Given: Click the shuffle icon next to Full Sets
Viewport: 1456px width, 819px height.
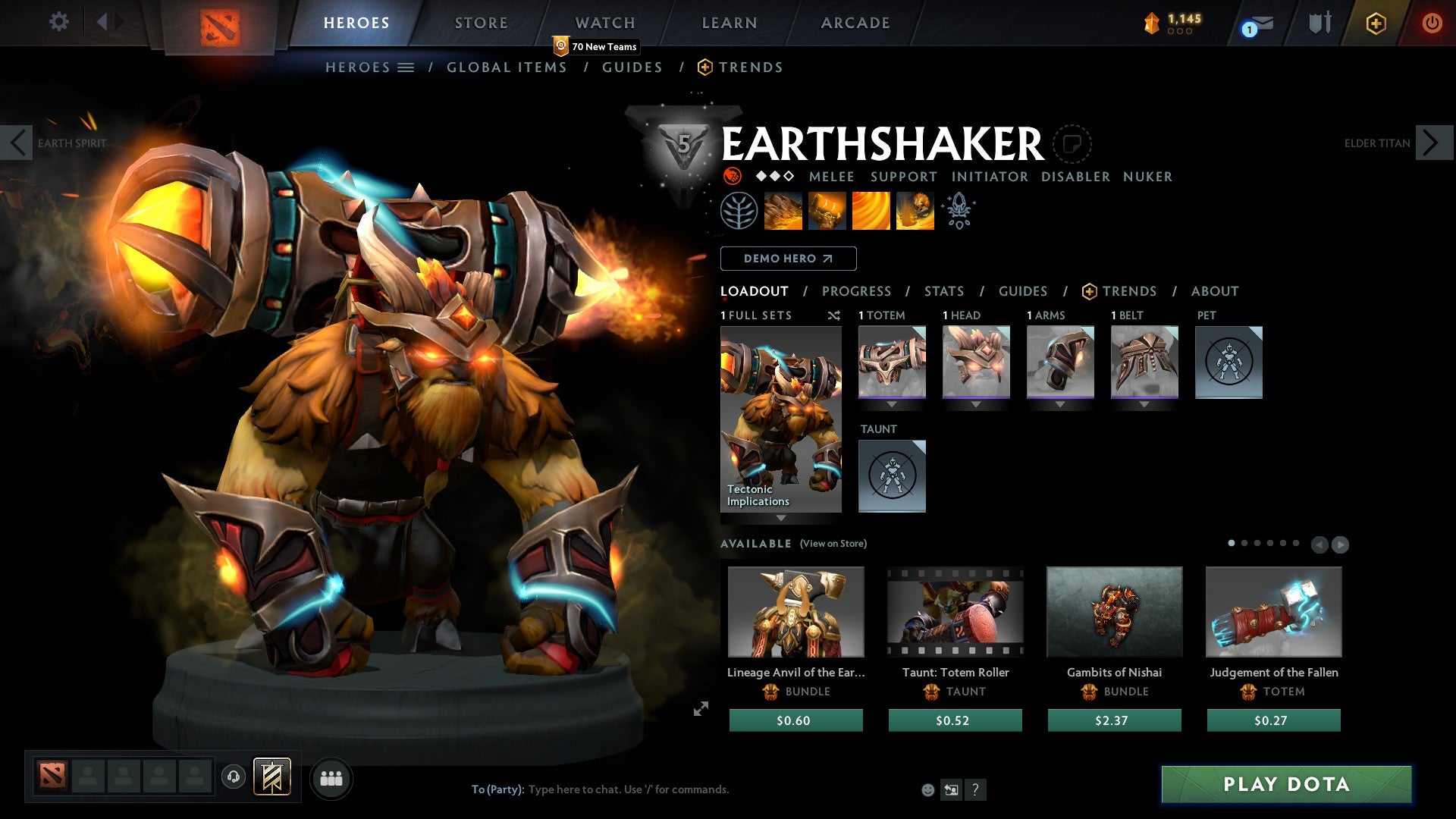Looking at the screenshot, I should point(834,316).
